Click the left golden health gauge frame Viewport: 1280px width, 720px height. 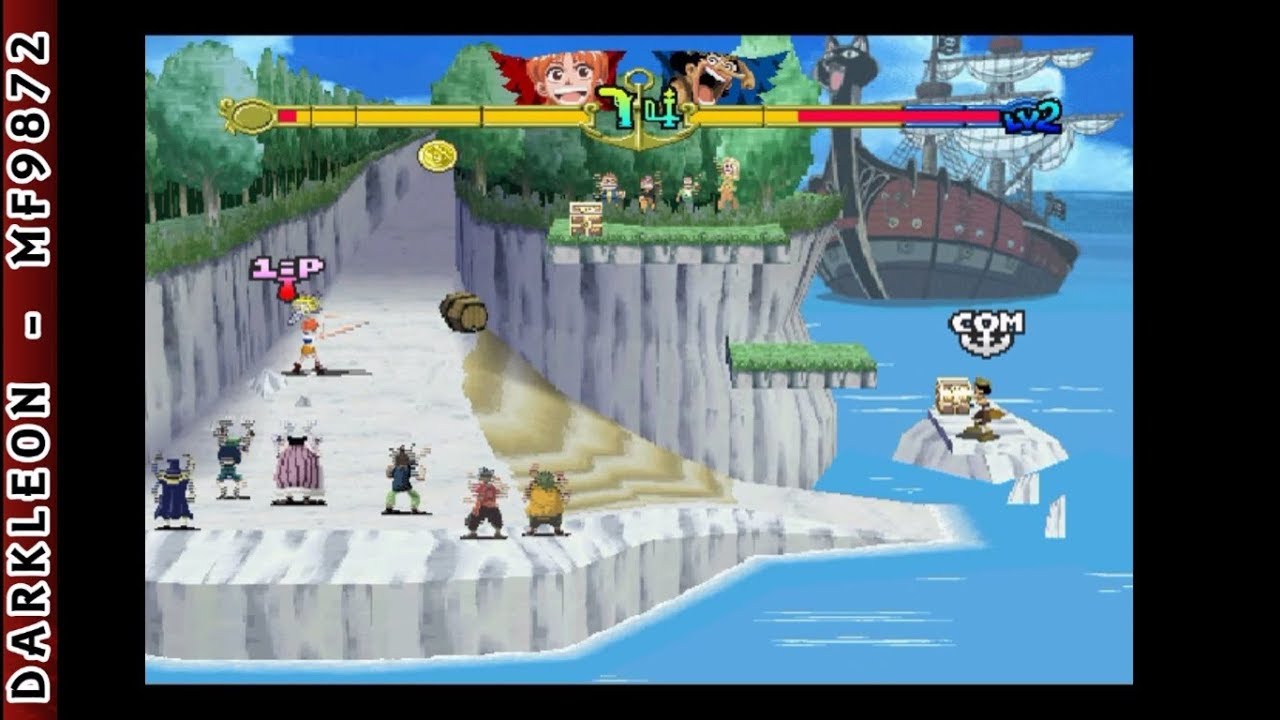point(253,115)
